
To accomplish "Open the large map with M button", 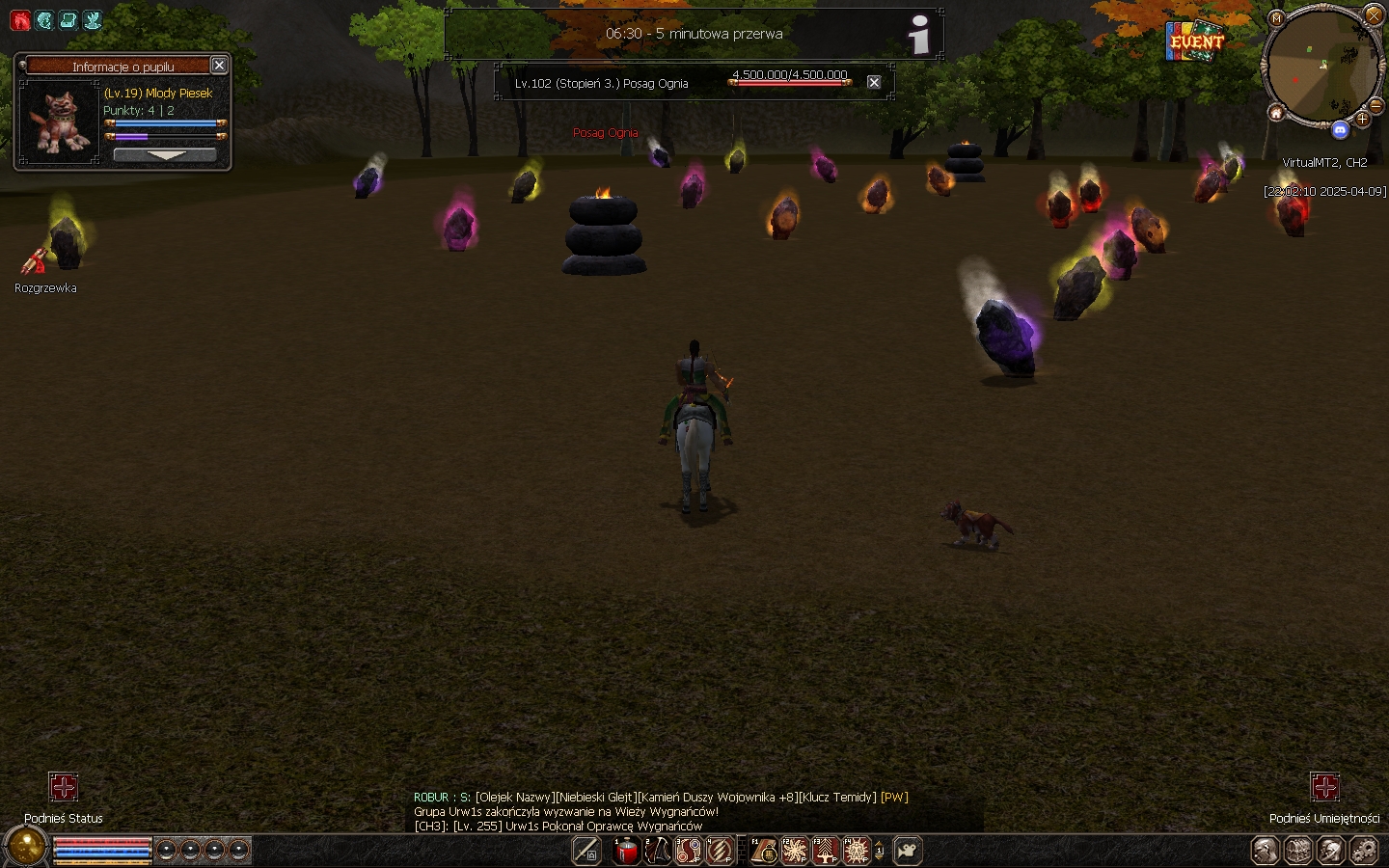I will [x=1277, y=18].
